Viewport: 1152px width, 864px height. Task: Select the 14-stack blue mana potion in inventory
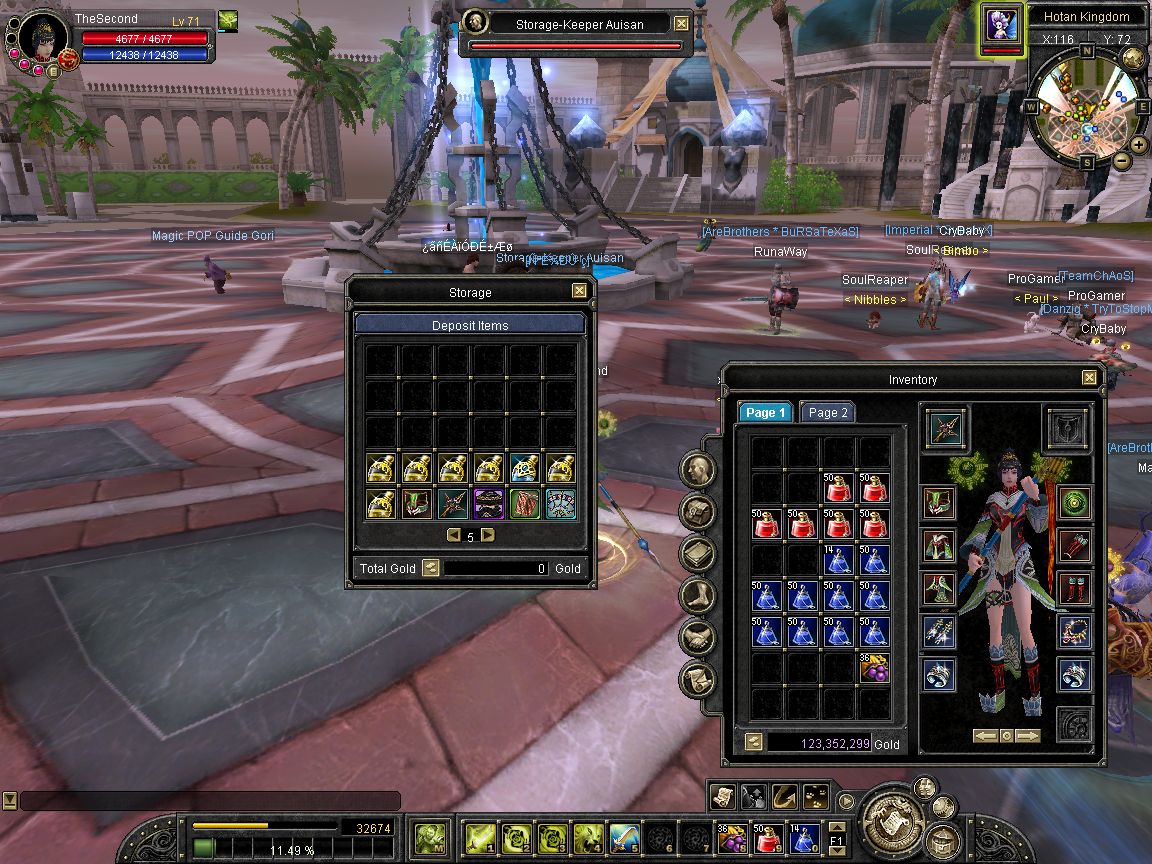(x=838, y=559)
